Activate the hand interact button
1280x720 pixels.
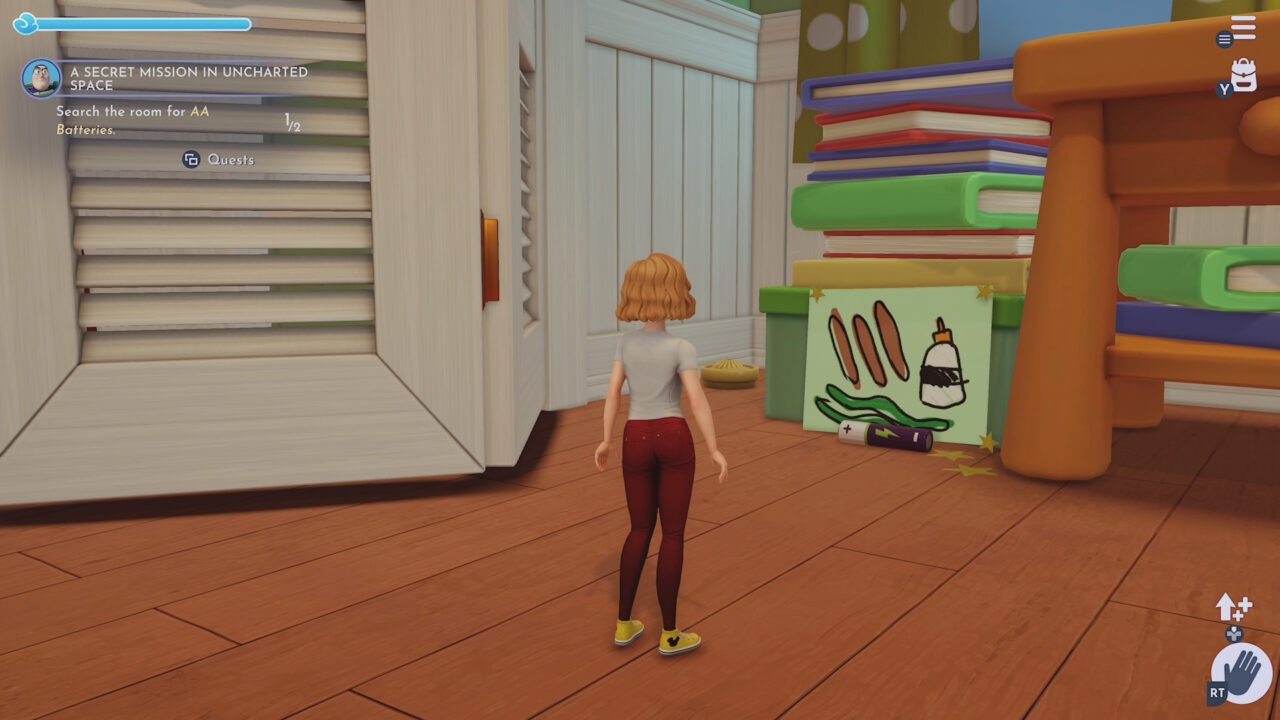1242,673
